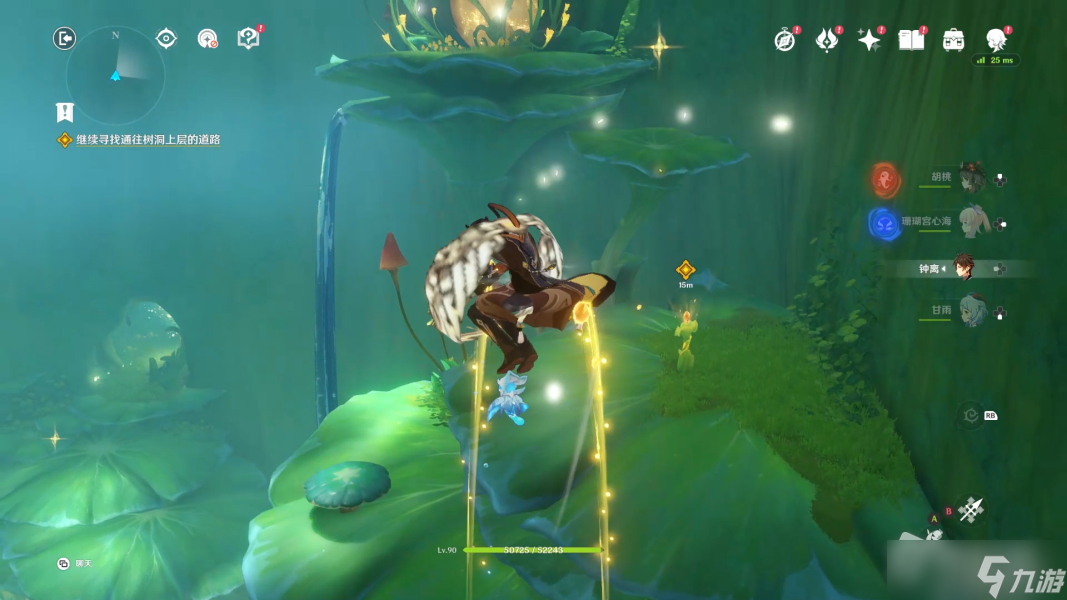Switch to party member 胡桃
Image resolution: width=1067 pixels, height=600 pixels.
(971, 179)
